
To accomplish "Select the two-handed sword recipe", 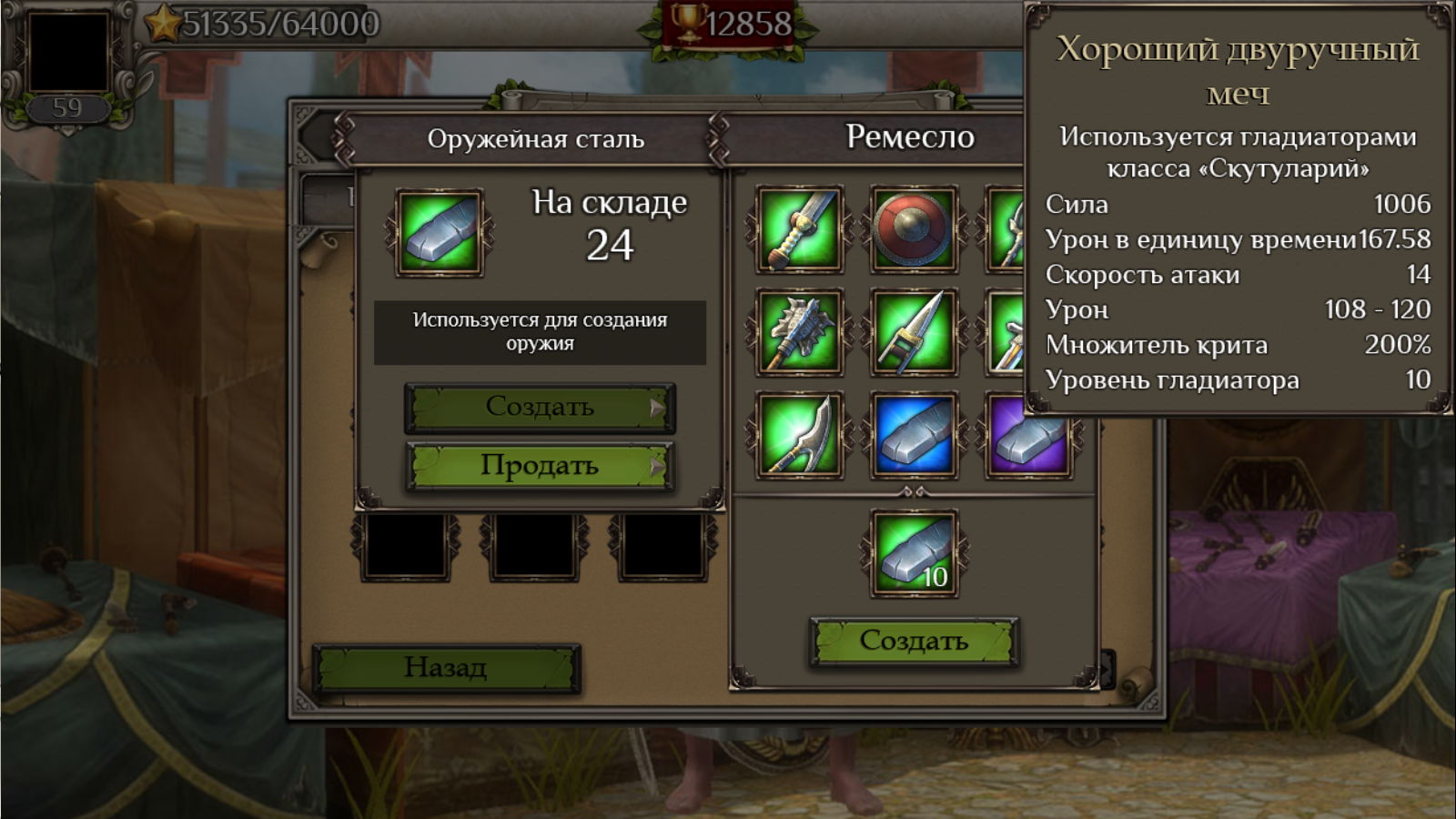I will click(799, 229).
